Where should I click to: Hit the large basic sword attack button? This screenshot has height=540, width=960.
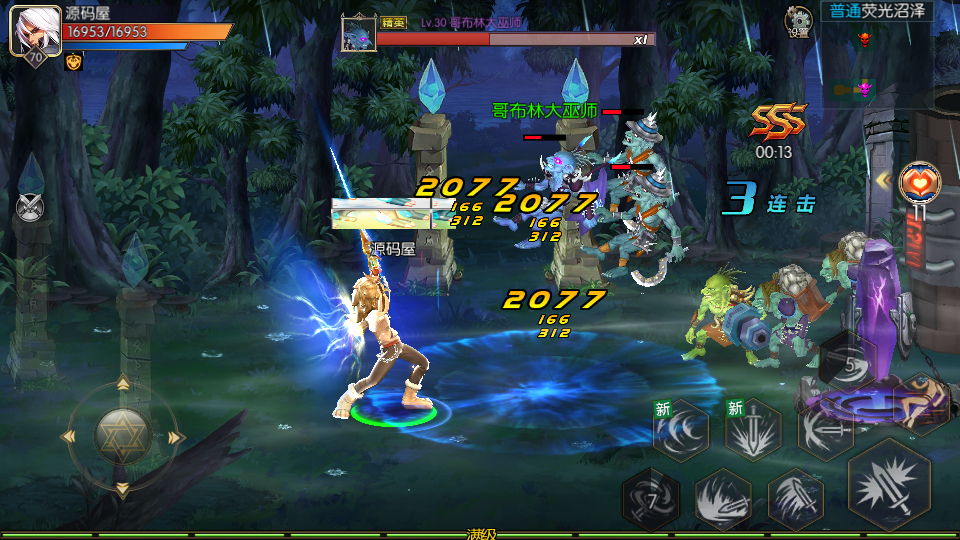point(888,484)
